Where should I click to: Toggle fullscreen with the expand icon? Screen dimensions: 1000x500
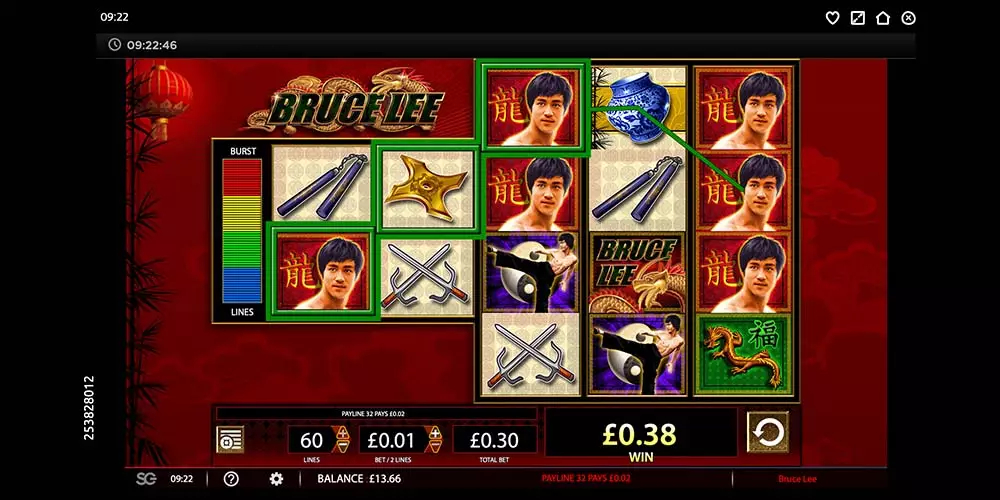857,18
